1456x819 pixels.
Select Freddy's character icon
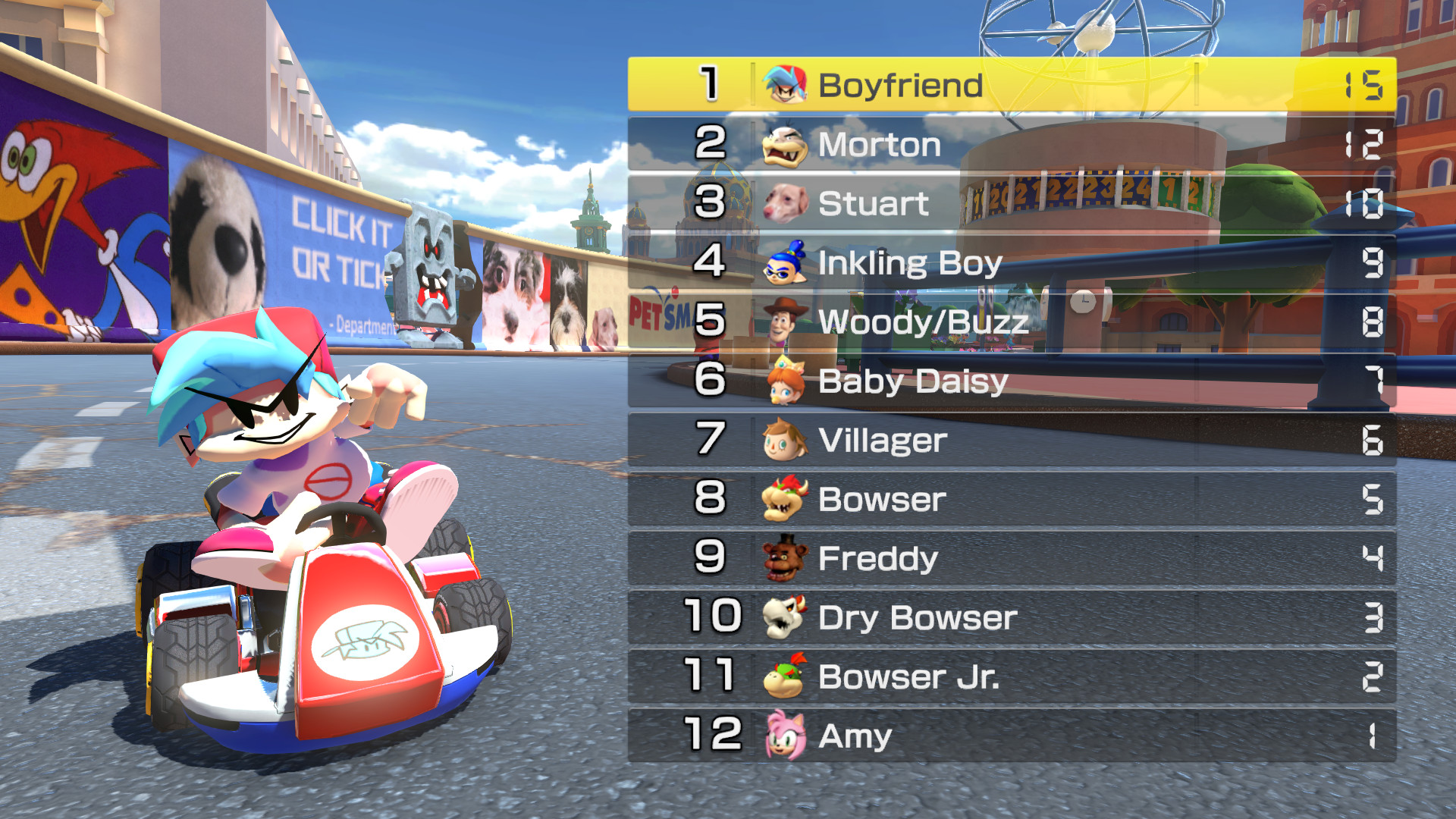click(x=783, y=558)
